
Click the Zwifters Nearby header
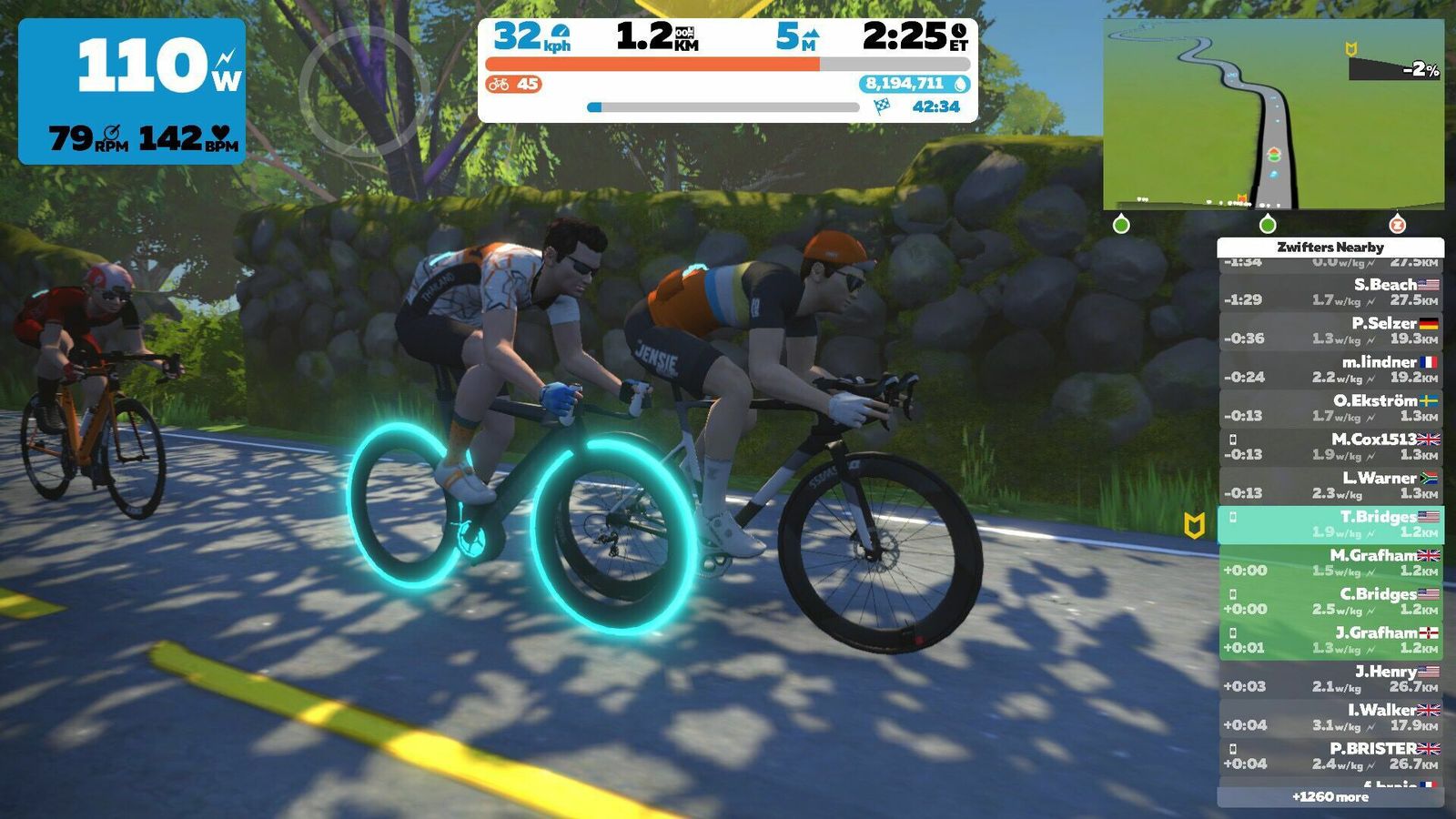coord(1330,247)
